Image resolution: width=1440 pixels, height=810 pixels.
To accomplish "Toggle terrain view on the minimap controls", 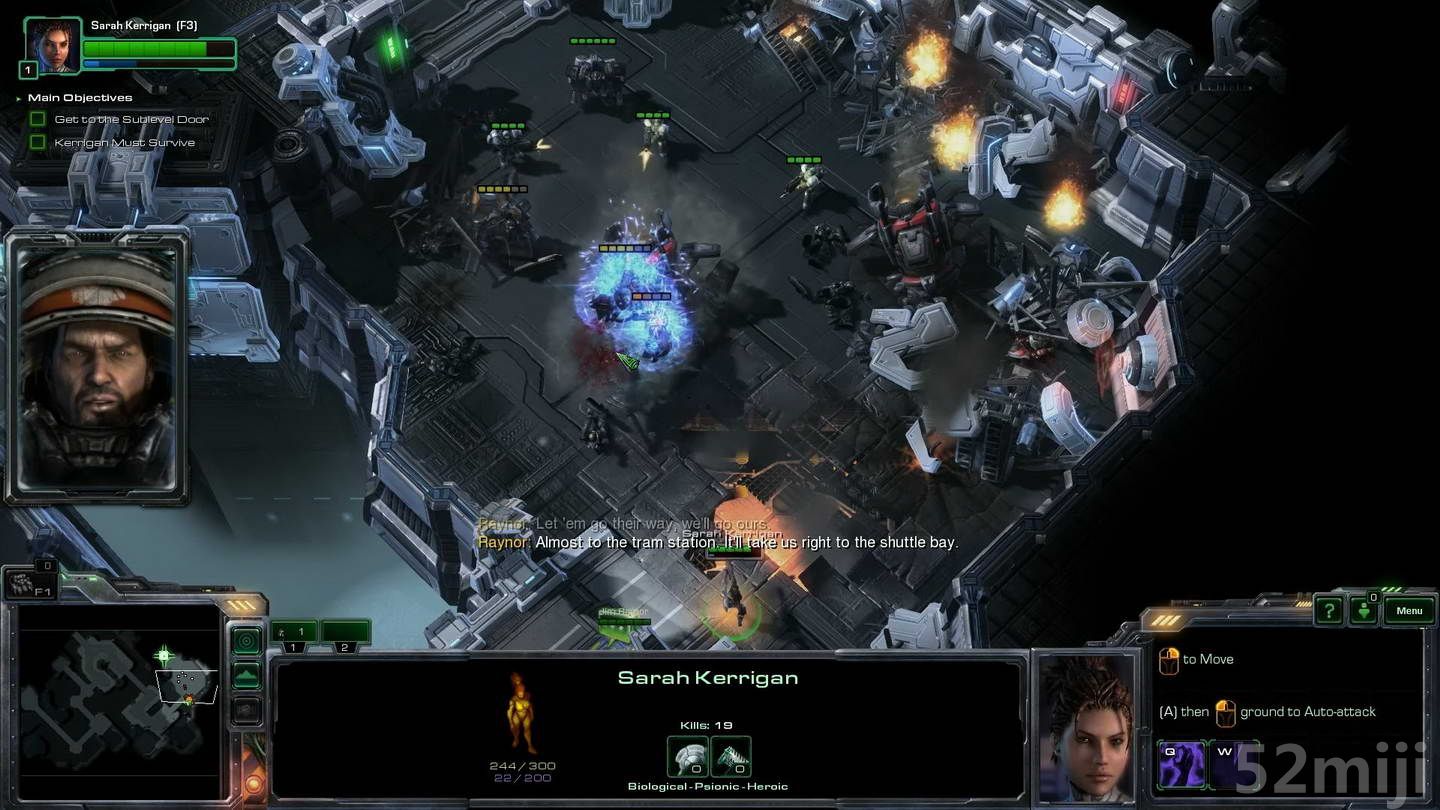I will point(246,675).
